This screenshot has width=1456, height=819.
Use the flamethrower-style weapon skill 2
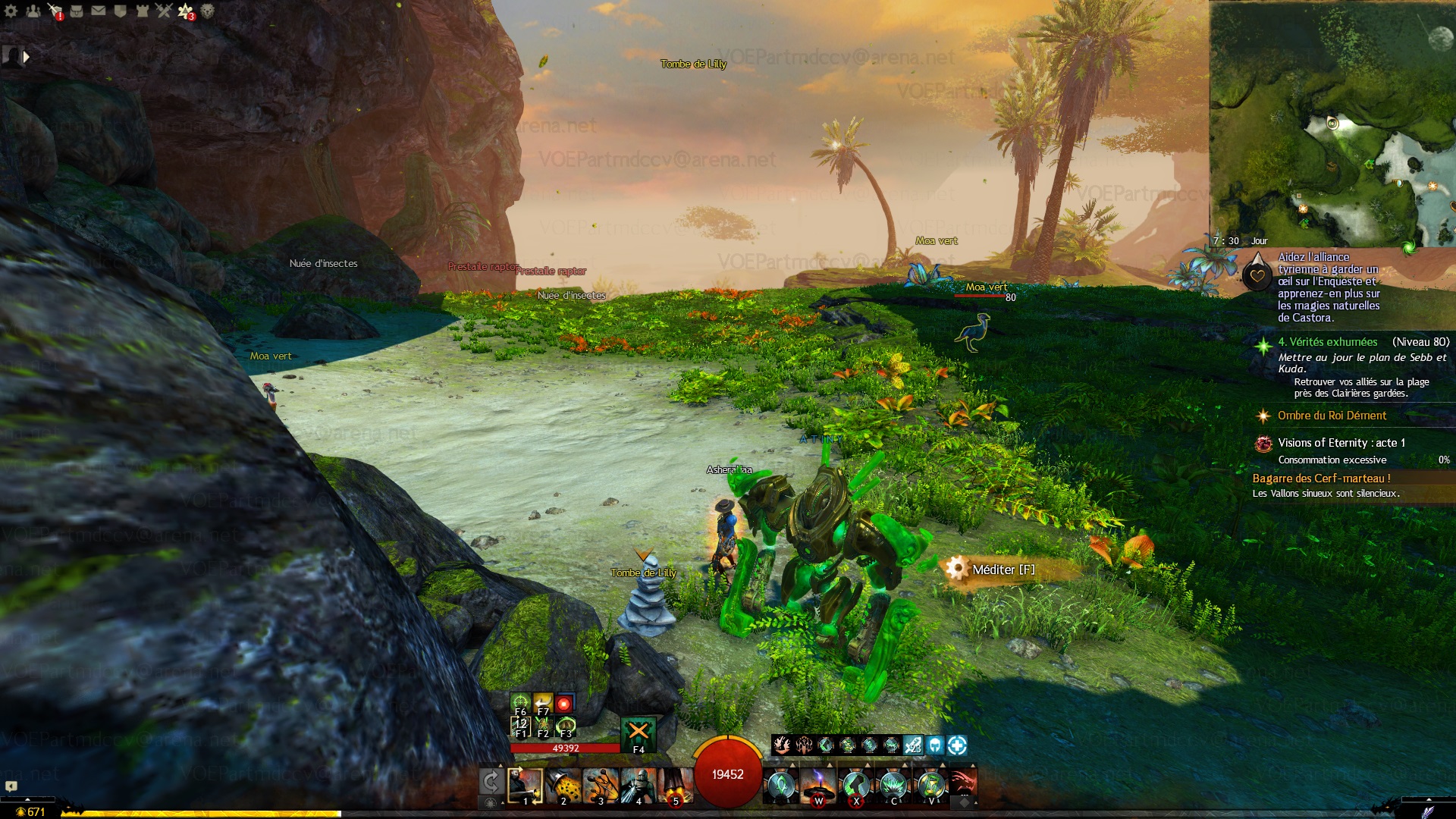coord(563,786)
